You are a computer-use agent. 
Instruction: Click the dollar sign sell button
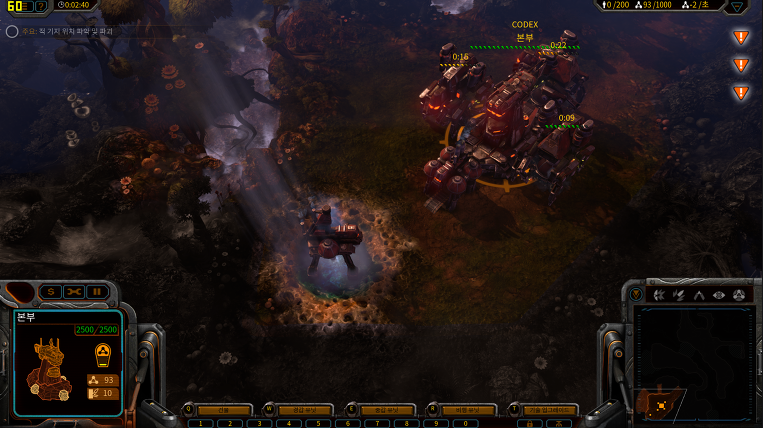tap(52, 291)
